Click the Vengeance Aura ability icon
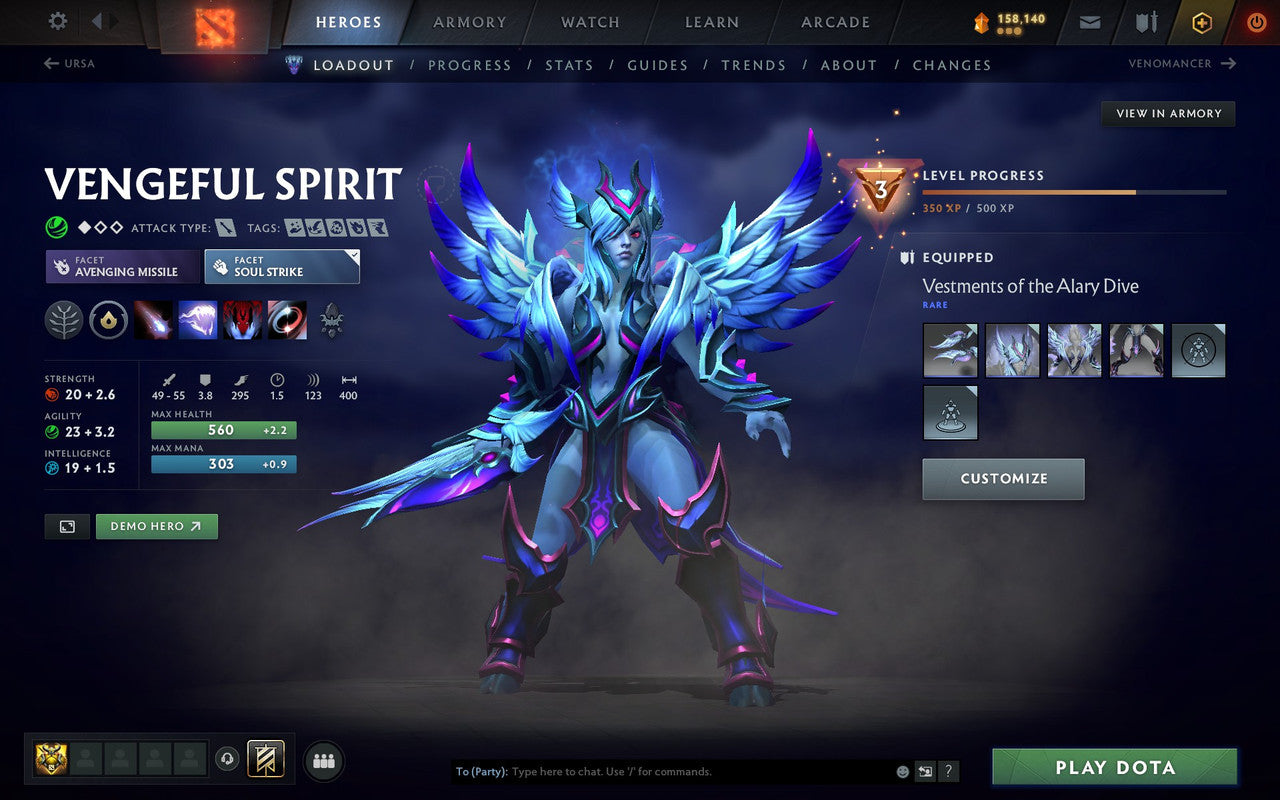Image resolution: width=1280 pixels, height=800 pixels. pos(242,320)
